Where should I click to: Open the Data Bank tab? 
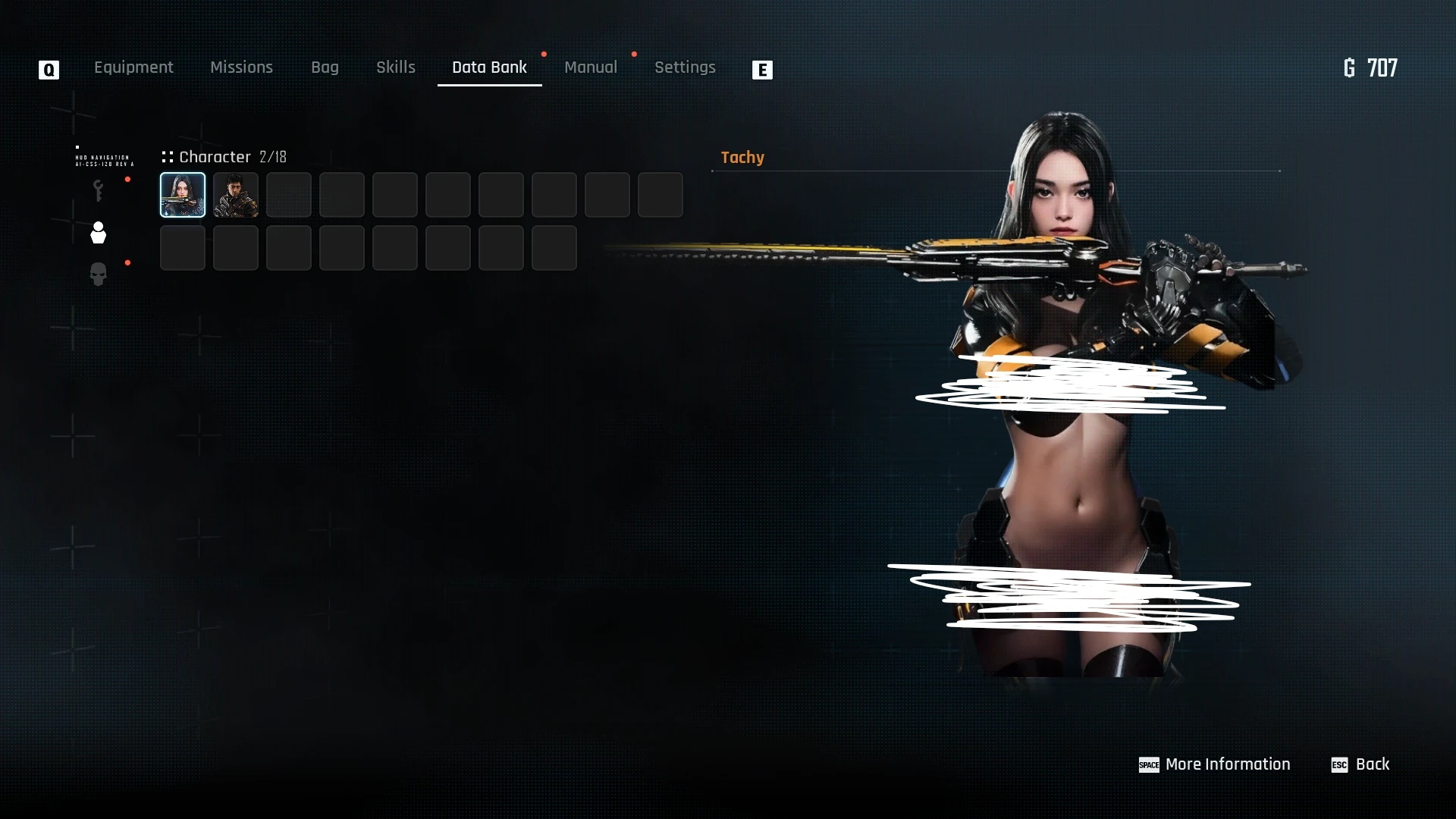click(490, 67)
